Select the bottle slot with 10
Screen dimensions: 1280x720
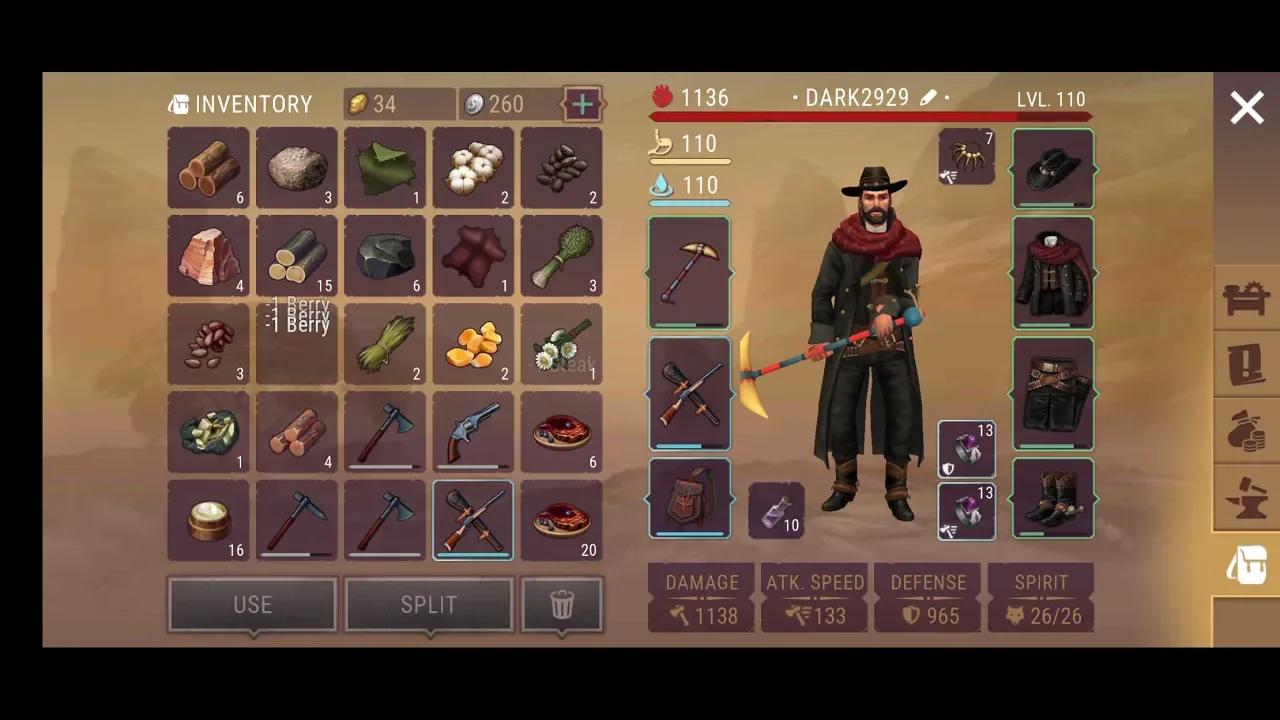[x=776, y=510]
